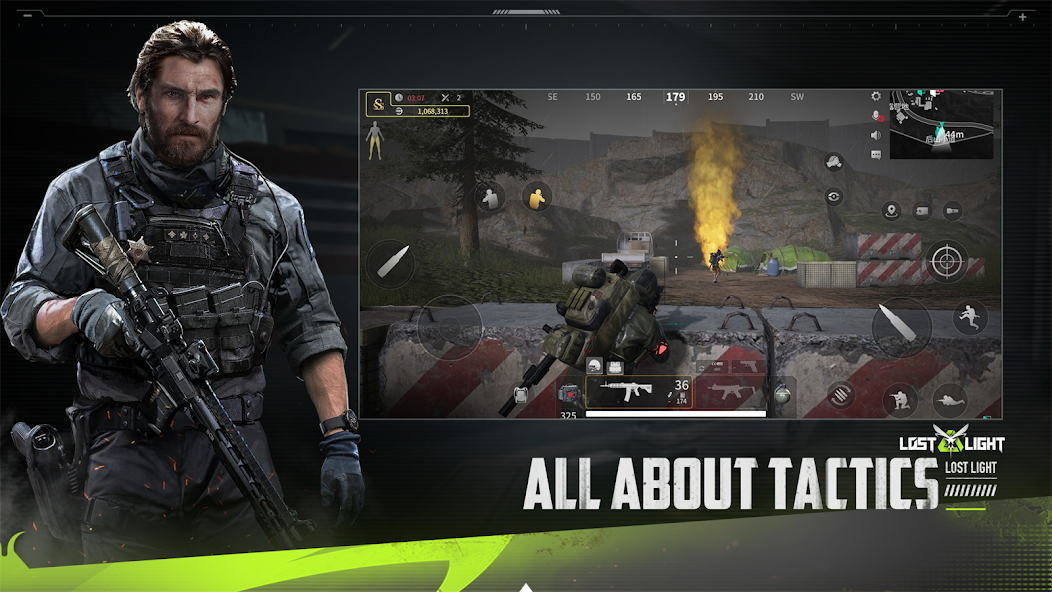Open the chat message bubble icon
The width and height of the screenshot is (1052, 592).
point(876,154)
